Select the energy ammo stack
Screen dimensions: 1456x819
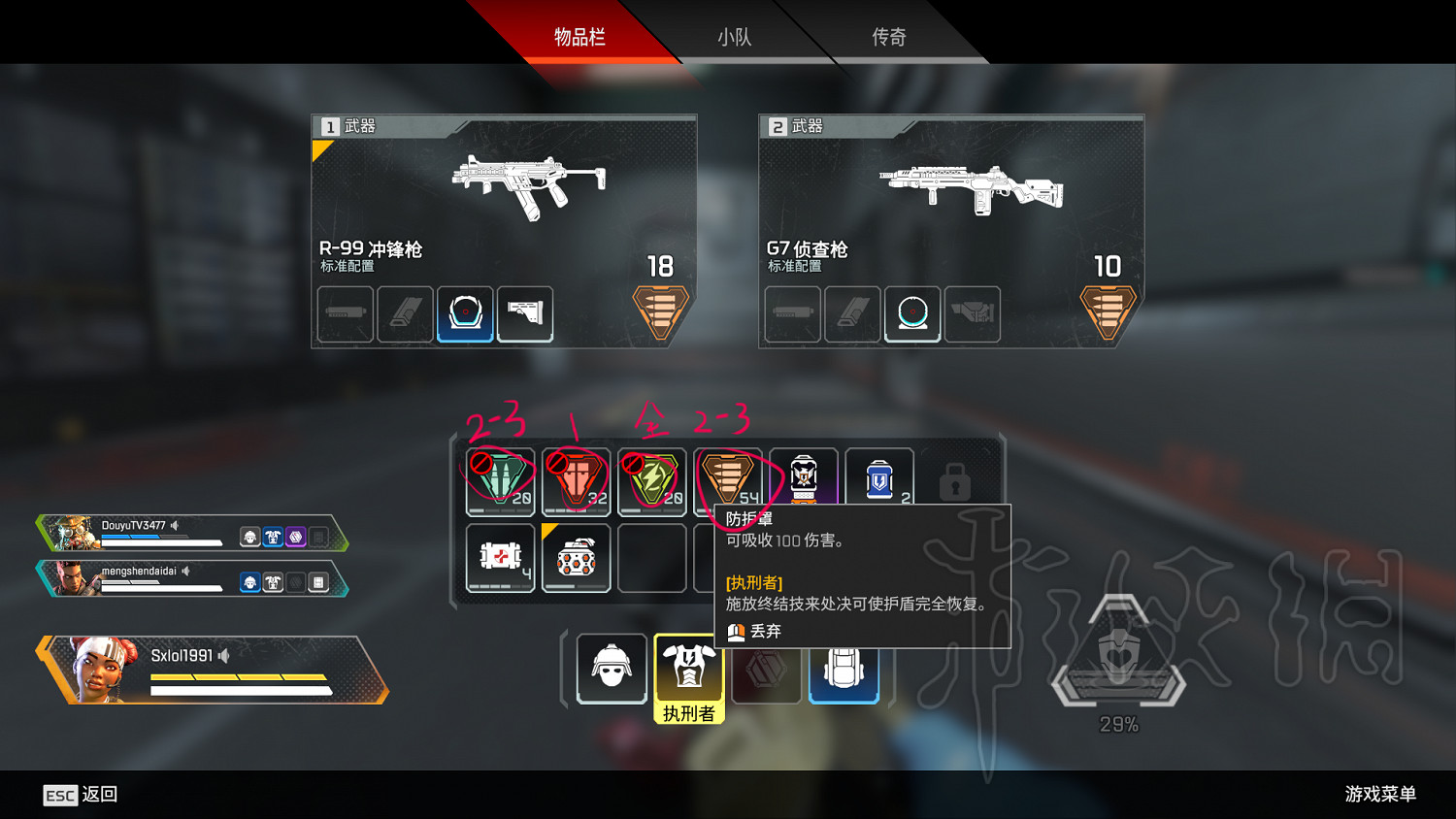(651, 477)
